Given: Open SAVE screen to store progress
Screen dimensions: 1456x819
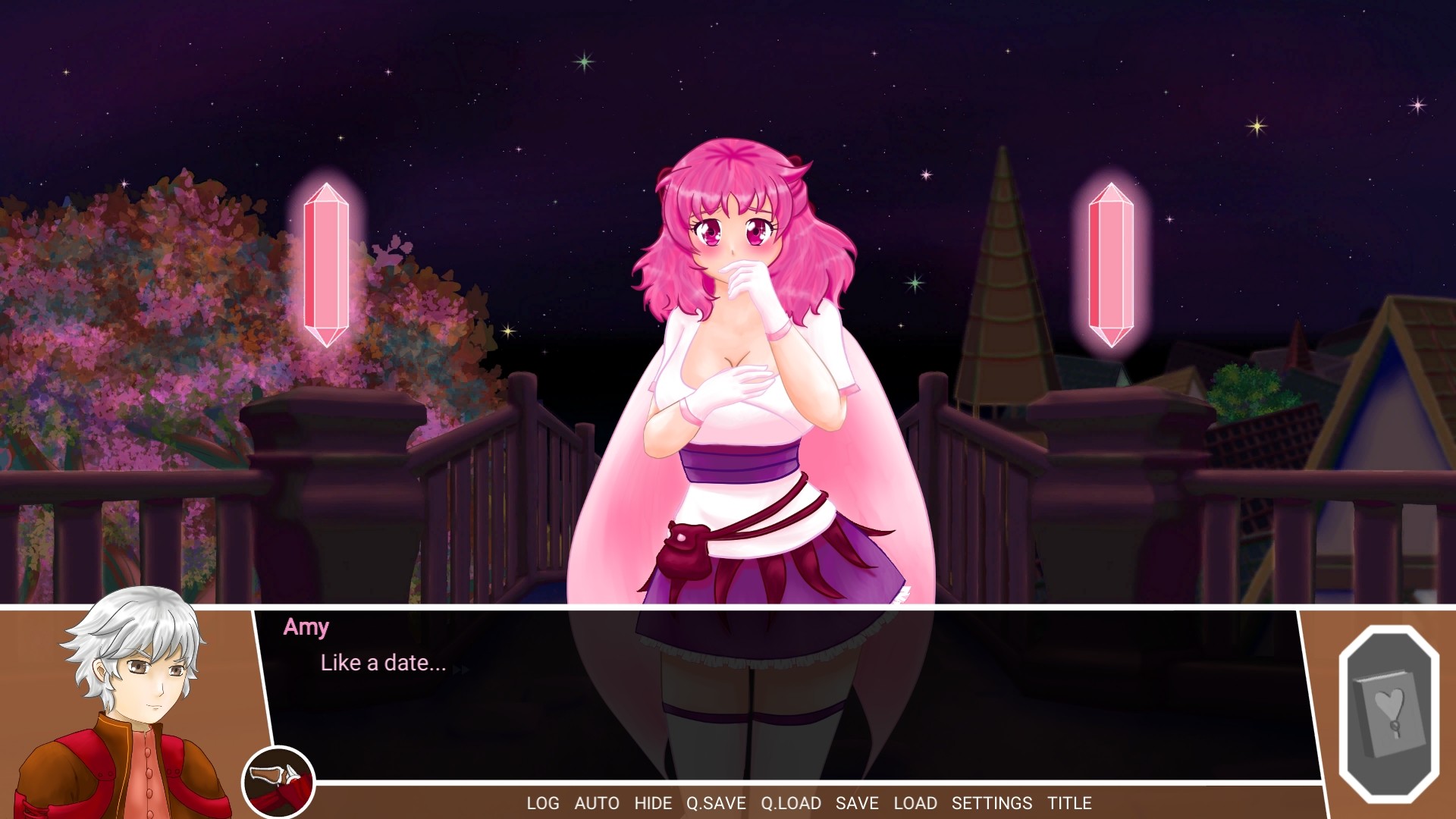Looking at the screenshot, I should [x=856, y=803].
